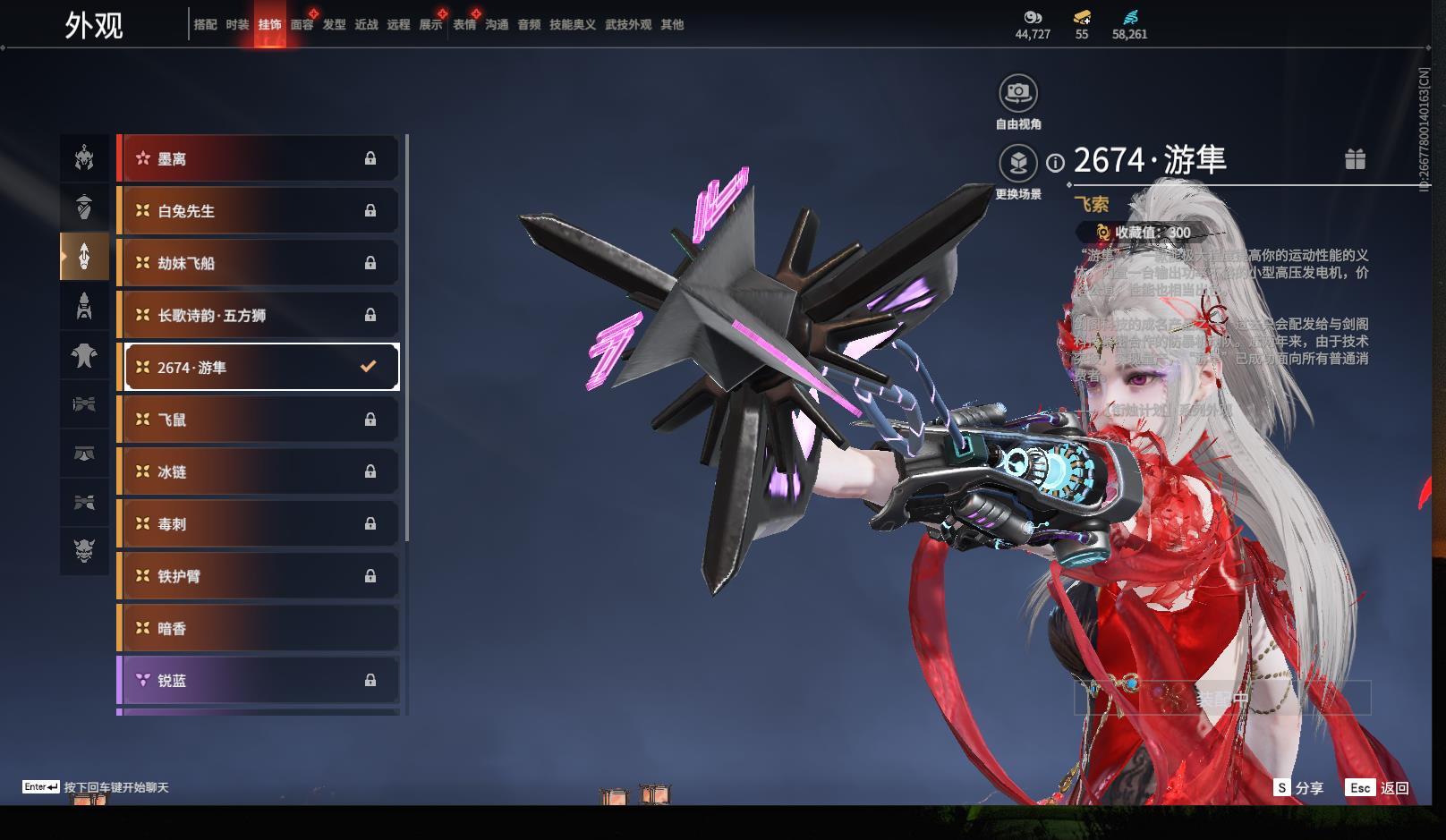Viewport: 1446px width, 840px height.
Task: Switch to the 武技外观 tab
Action: 627,25
